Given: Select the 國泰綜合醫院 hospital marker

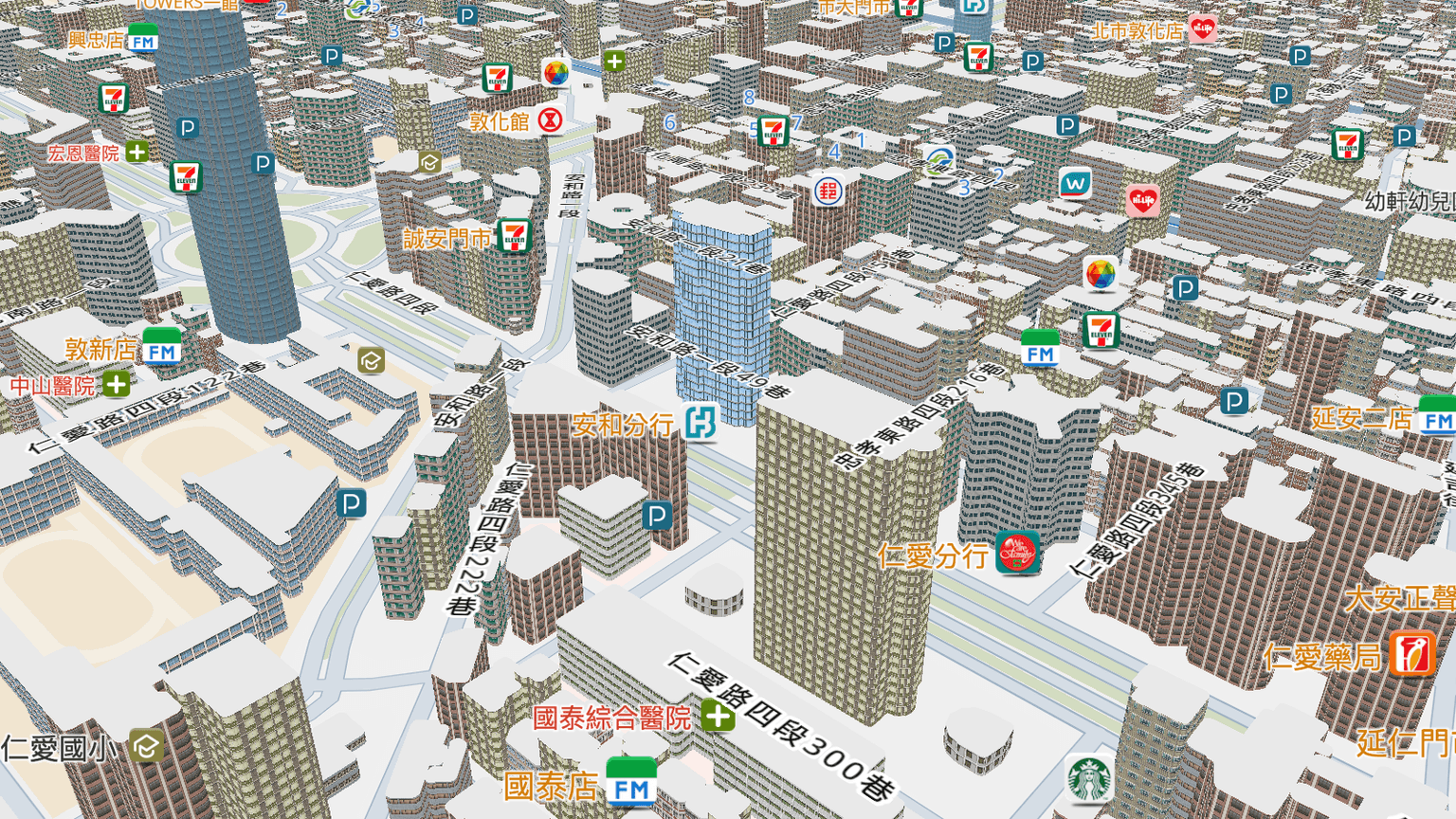Looking at the screenshot, I should tap(718, 716).
